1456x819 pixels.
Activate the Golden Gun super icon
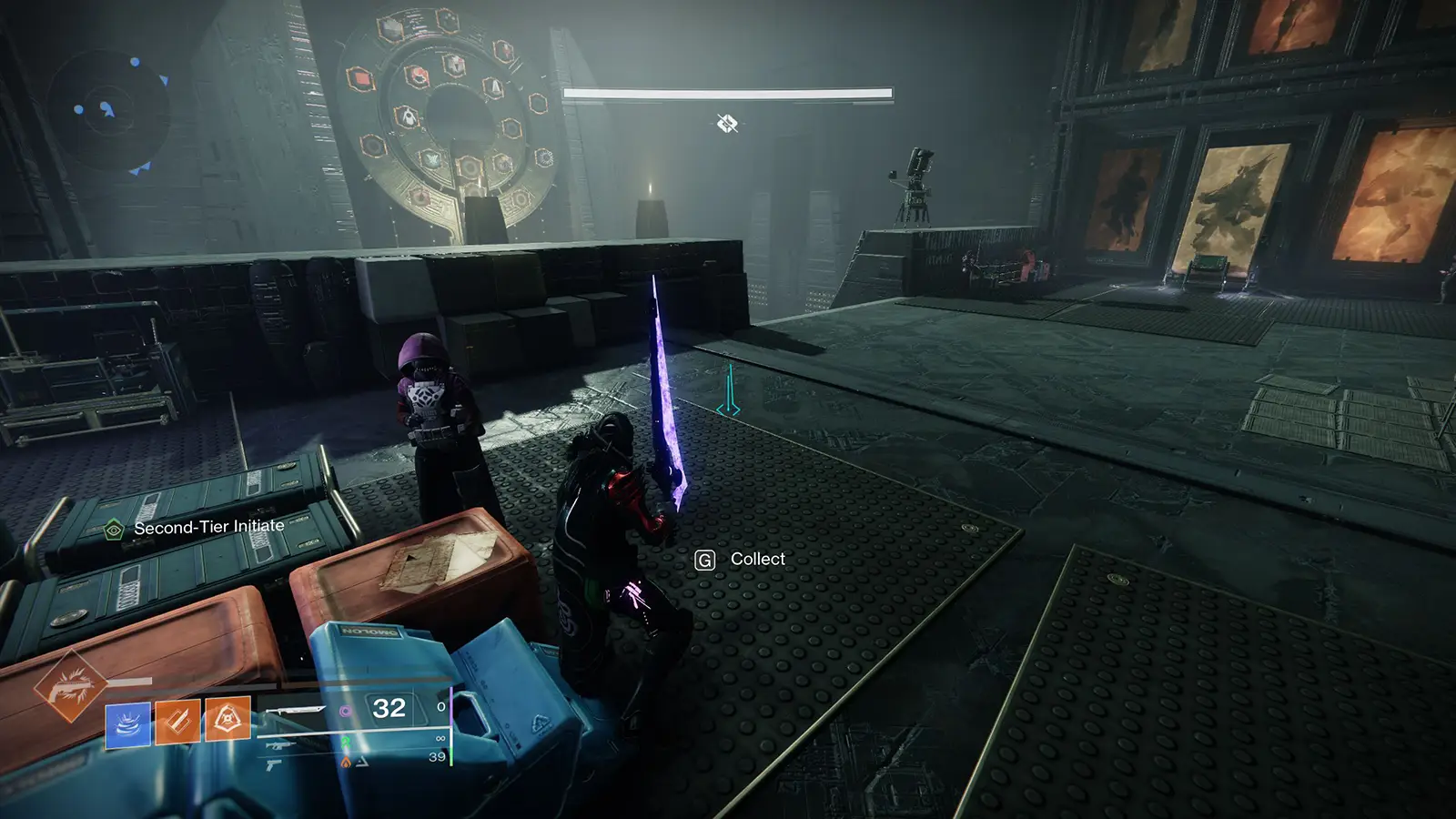click(70, 686)
